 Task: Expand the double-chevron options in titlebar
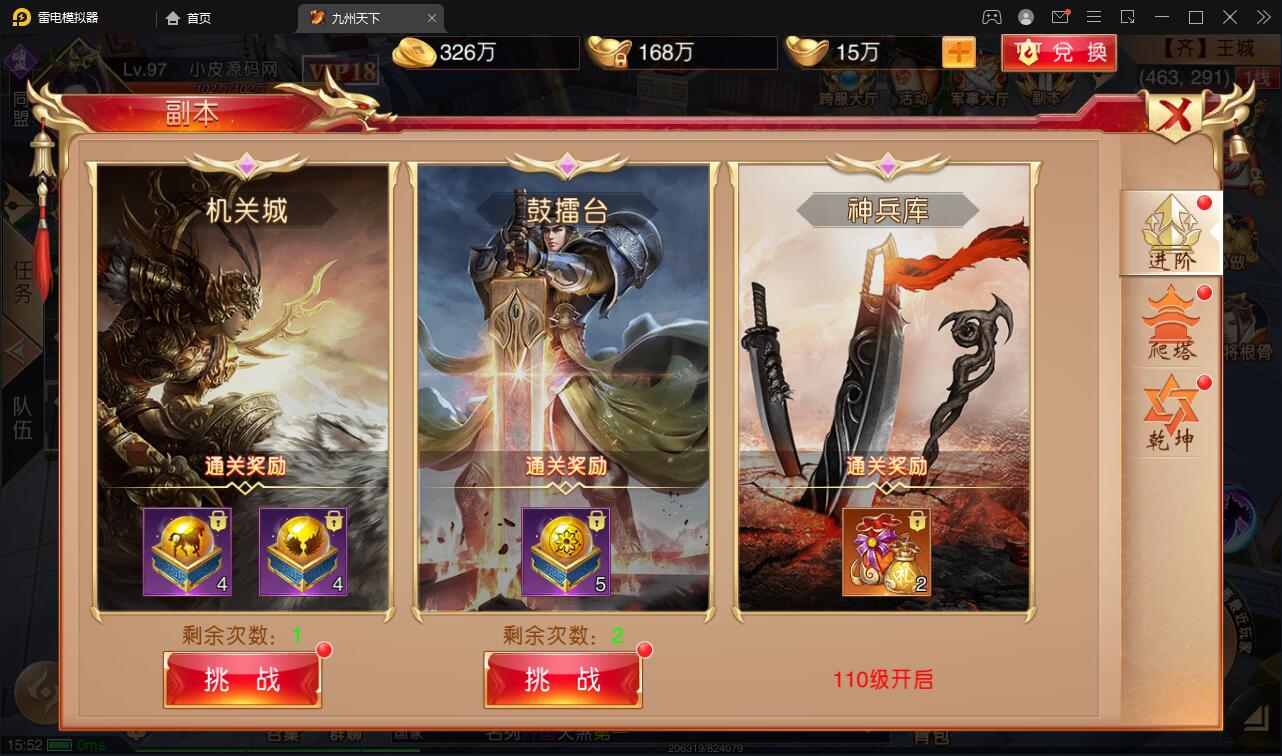point(1262,16)
